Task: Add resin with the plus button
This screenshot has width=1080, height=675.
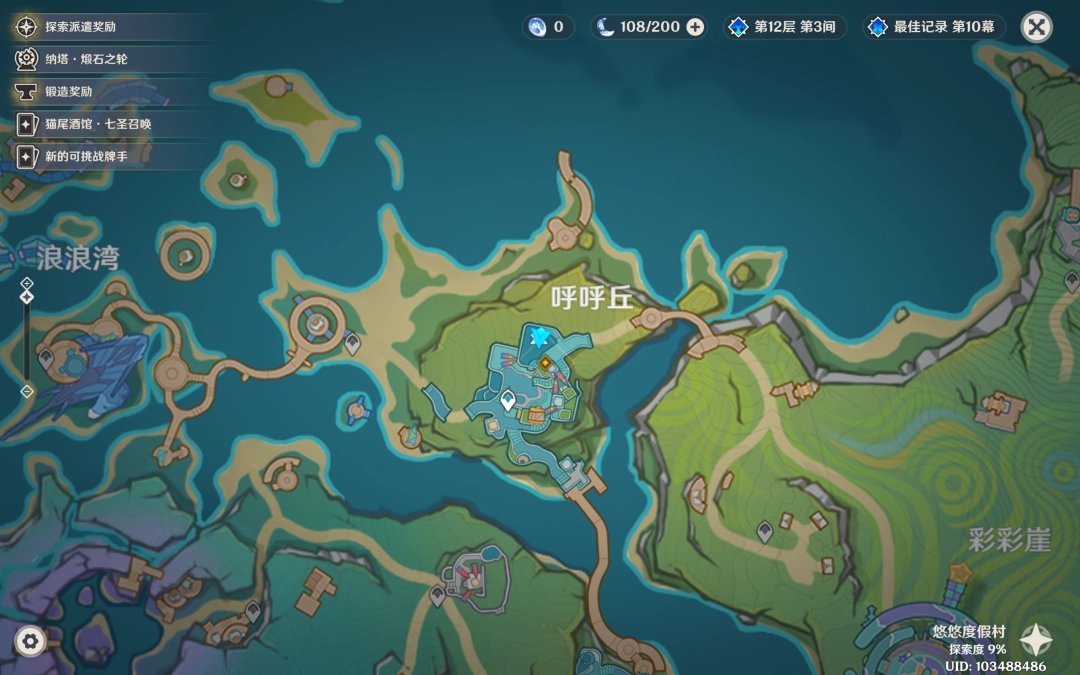Action: click(x=695, y=27)
